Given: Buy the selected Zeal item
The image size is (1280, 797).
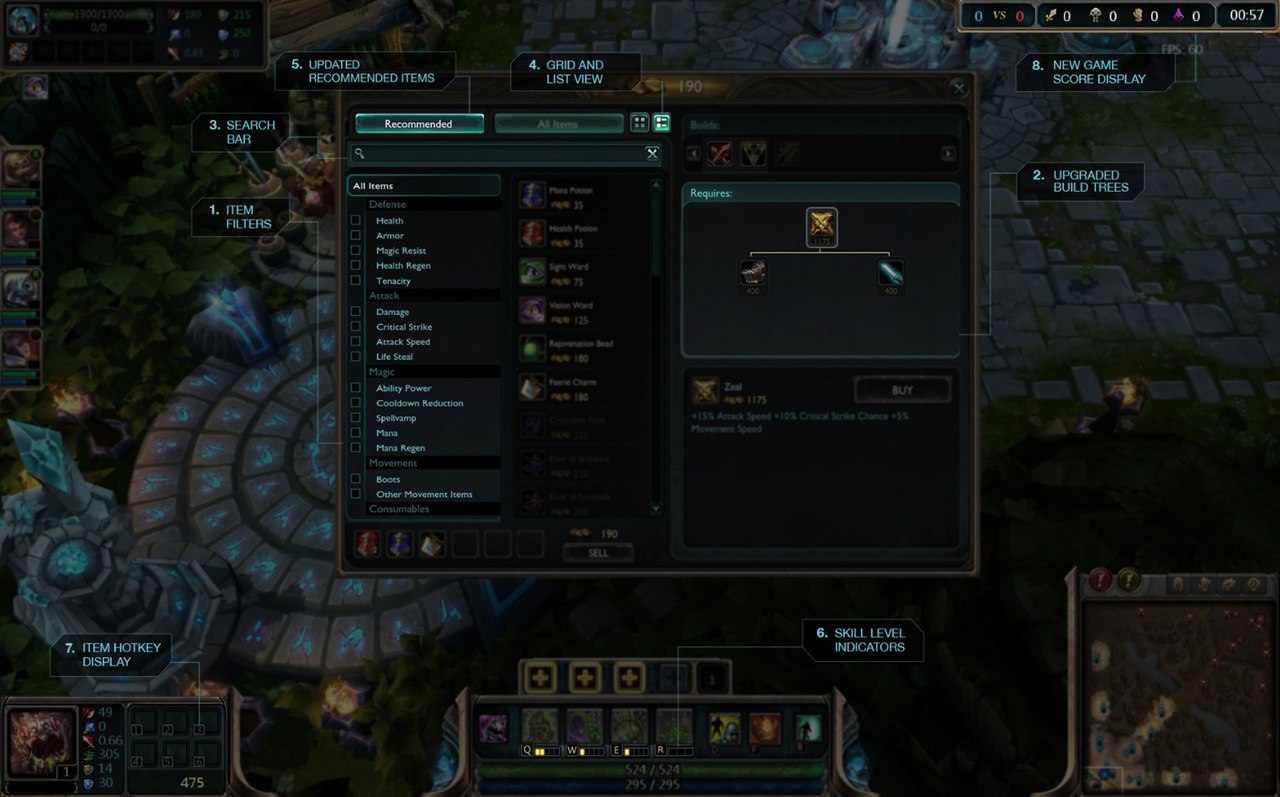Looking at the screenshot, I should 902,390.
